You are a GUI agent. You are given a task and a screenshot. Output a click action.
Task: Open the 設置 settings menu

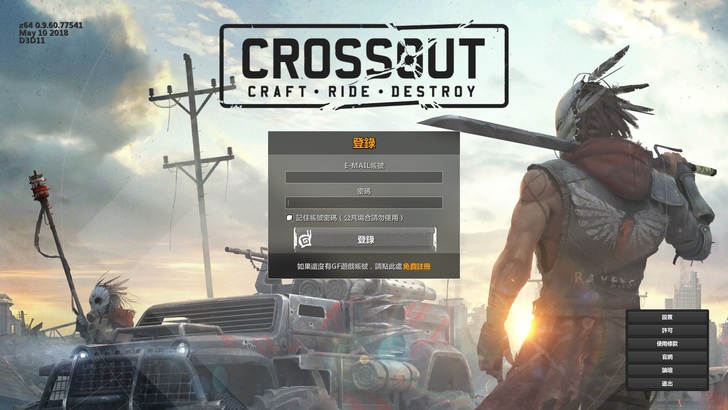[667, 317]
